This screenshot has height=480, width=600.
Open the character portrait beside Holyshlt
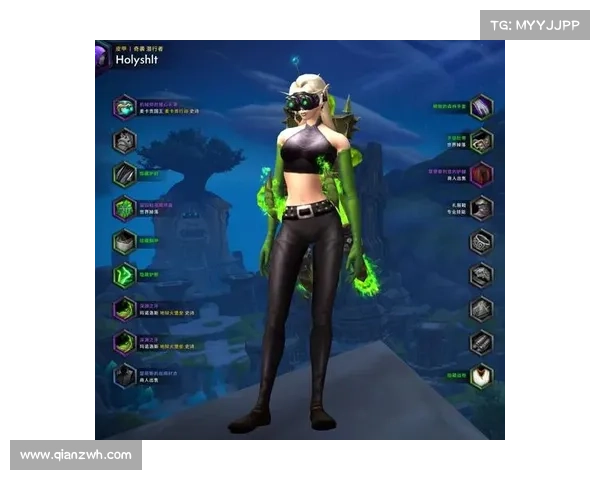(x=101, y=56)
